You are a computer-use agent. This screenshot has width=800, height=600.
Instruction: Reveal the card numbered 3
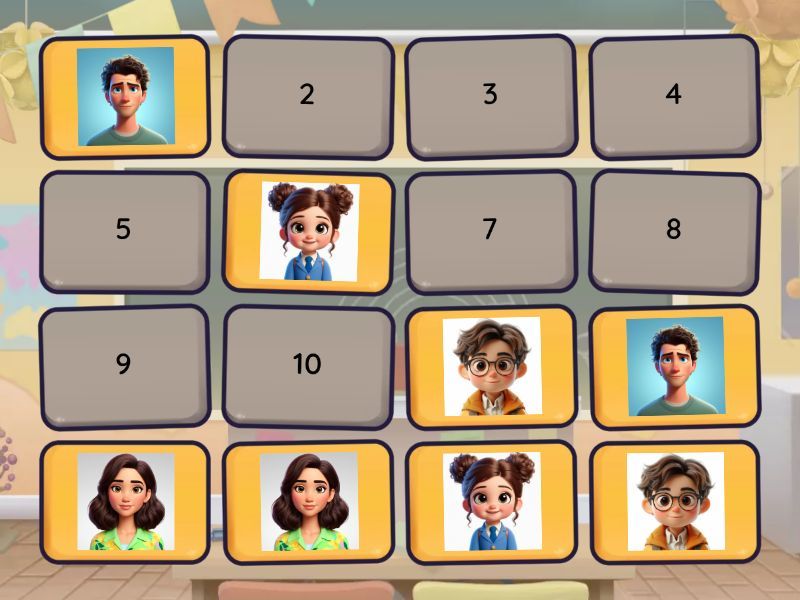(x=490, y=96)
